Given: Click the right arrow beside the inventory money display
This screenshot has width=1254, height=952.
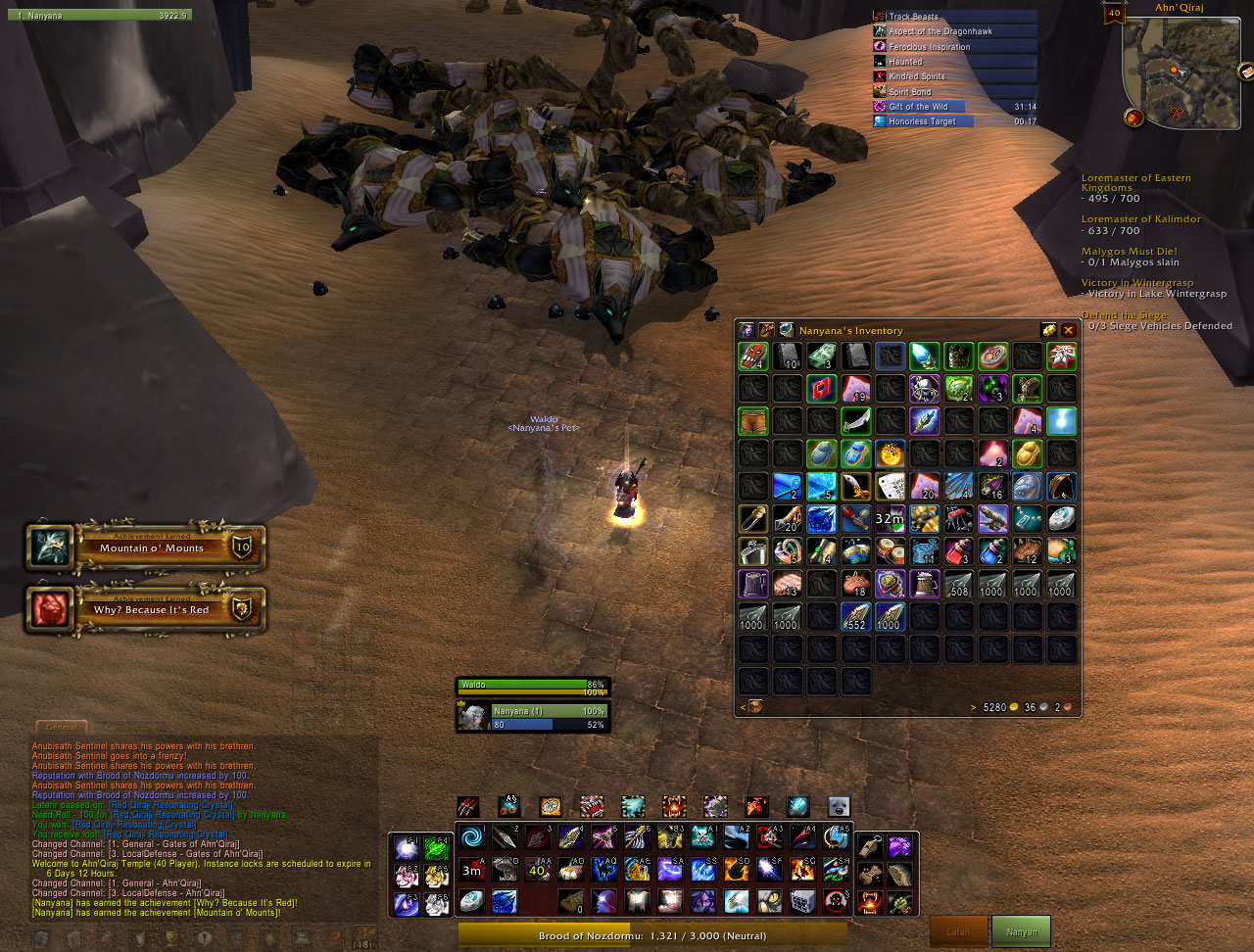Looking at the screenshot, I should pyautogui.click(x=972, y=706).
